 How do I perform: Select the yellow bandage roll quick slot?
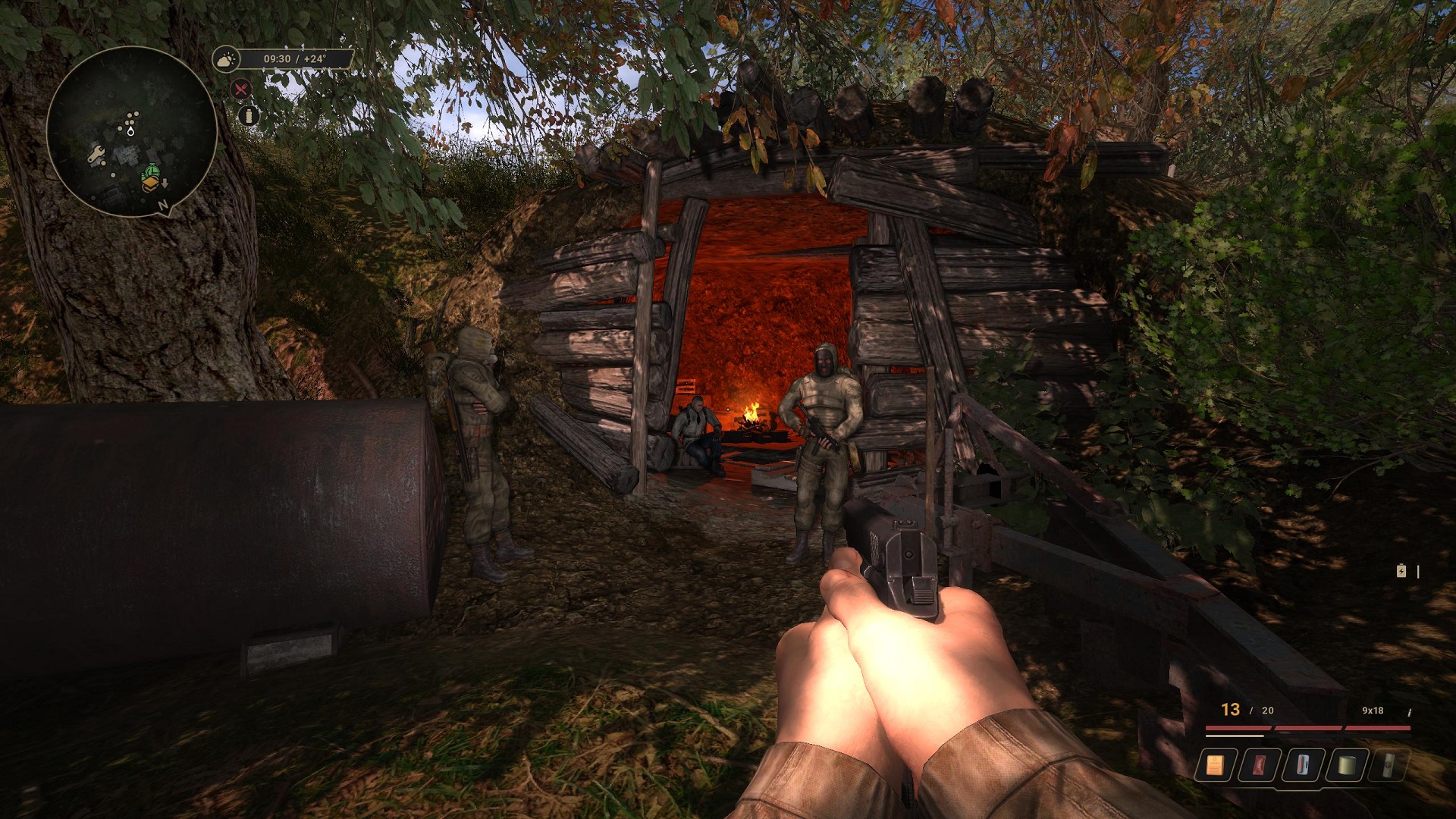[1345, 765]
